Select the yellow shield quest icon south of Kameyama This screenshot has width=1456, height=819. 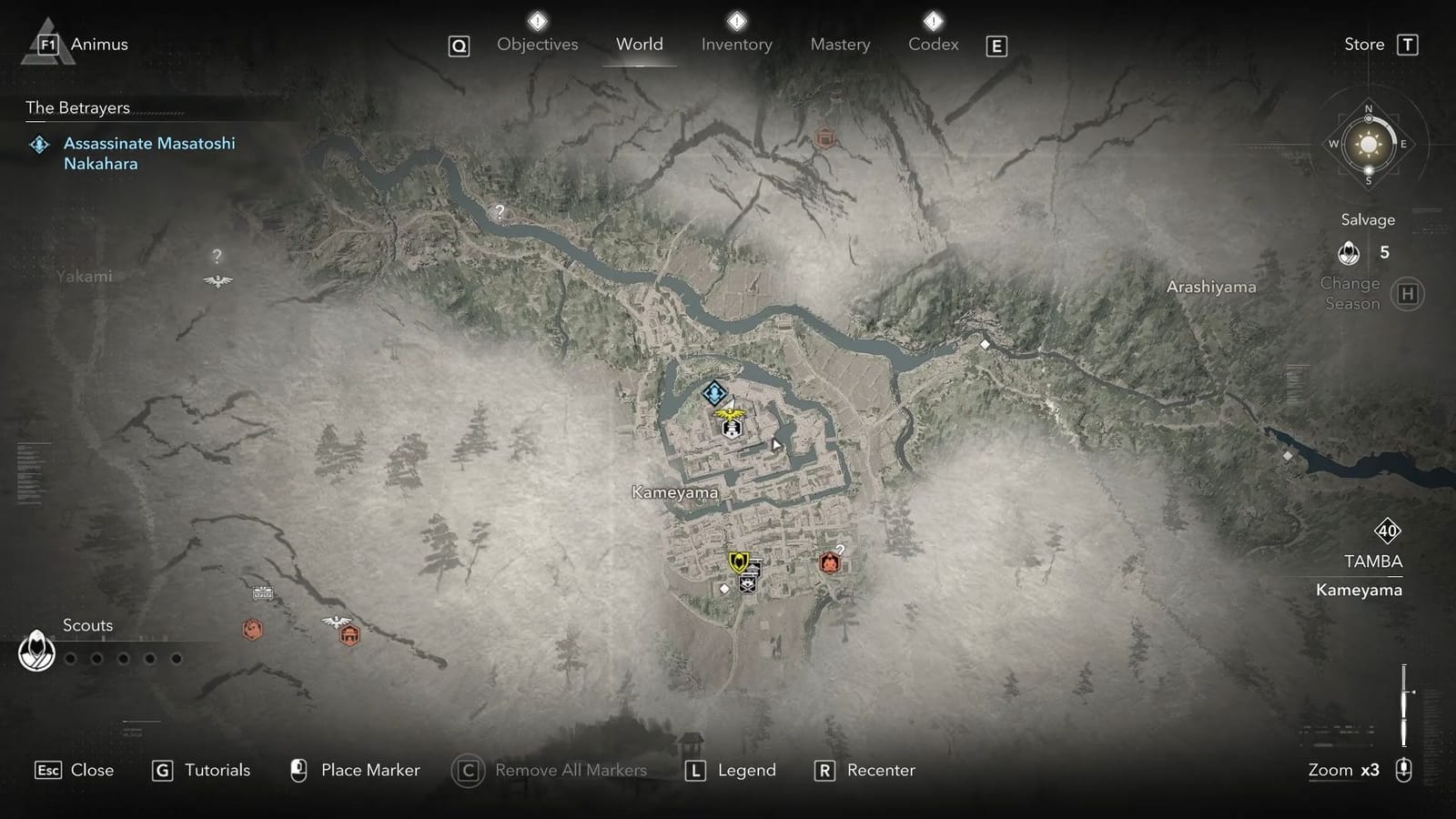pyautogui.click(x=740, y=561)
